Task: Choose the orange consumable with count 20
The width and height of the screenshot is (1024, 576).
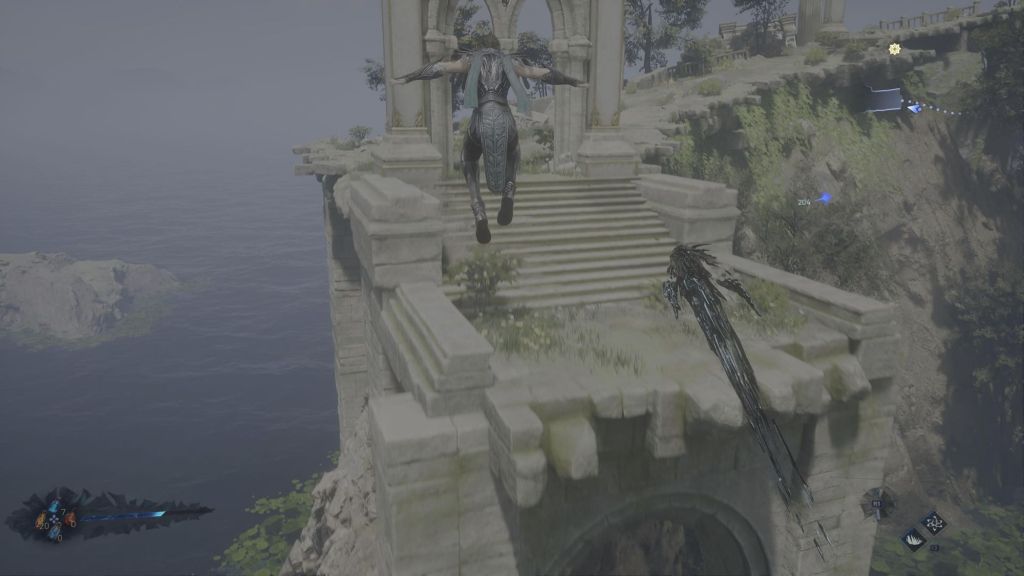Action: [42, 520]
